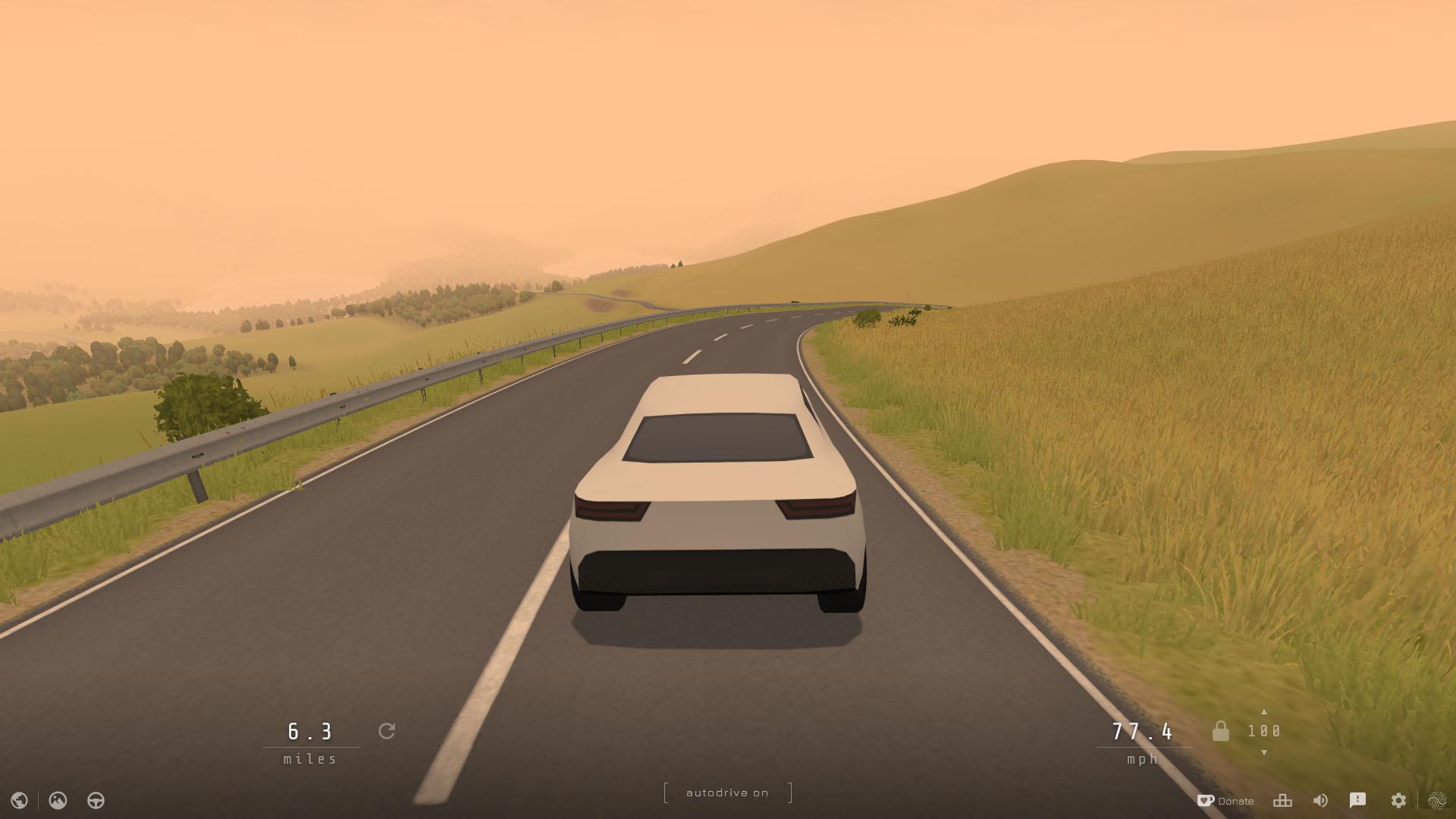This screenshot has height=819, width=1456.
Task: Click the speed lock padlock icon
Action: click(x=1222, y=731)
